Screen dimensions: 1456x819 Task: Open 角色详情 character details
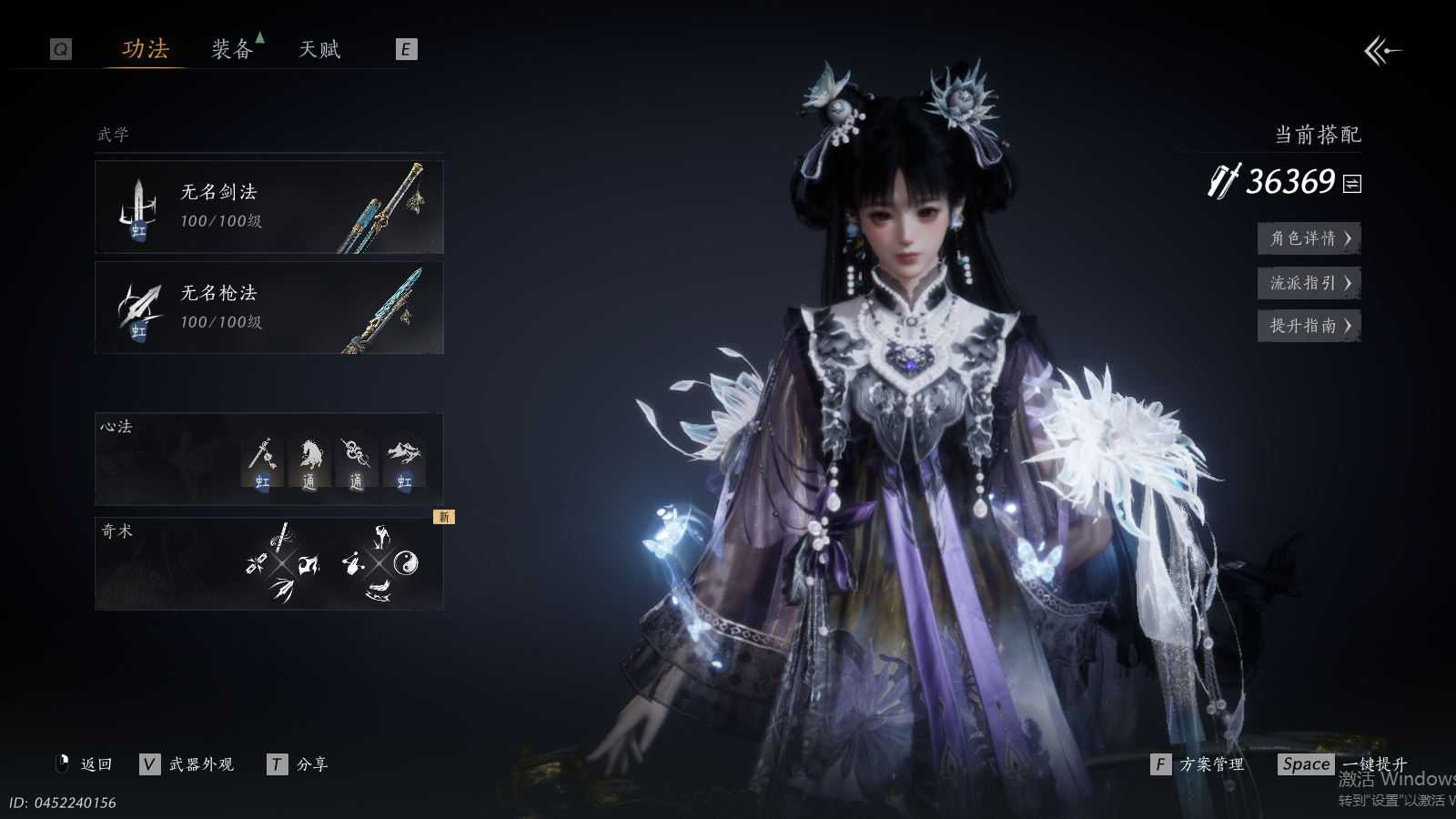click(1309, 238)
